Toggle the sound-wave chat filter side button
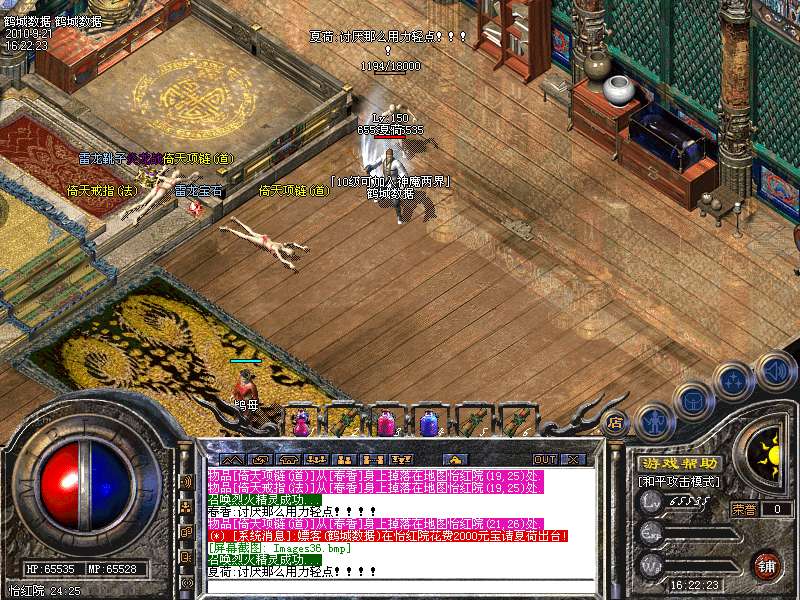Image resolution: width=800 pixels, height=600 pixels. [187, 481]
